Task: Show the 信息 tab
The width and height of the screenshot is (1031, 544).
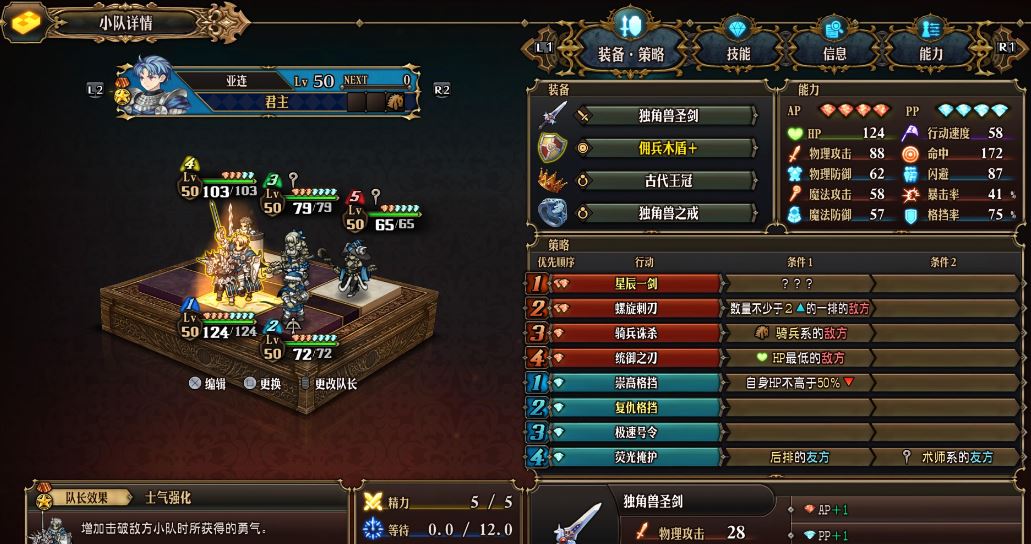Action: pyautogui.click(x=834, y=54)
